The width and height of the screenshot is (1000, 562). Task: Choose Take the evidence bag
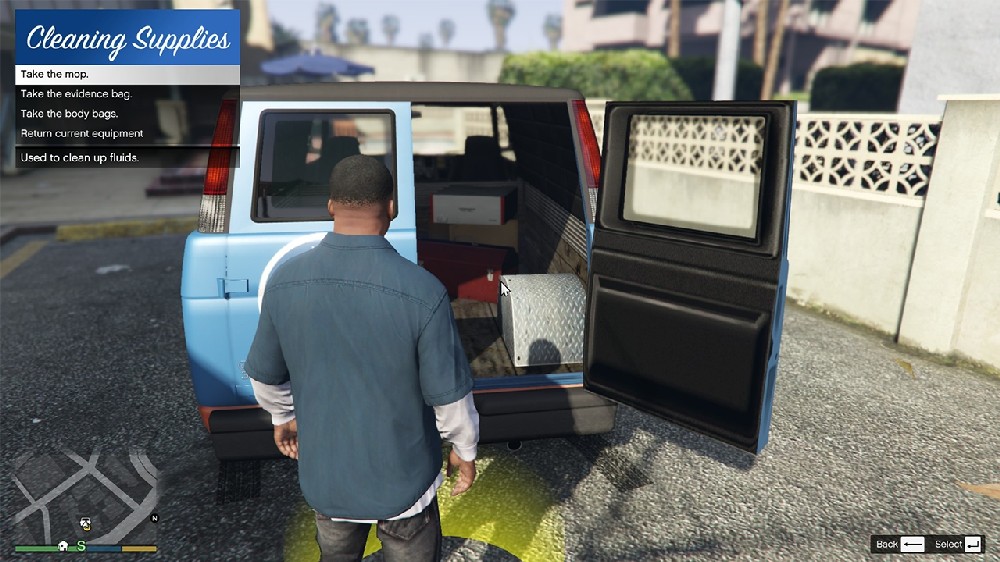(127, 94)
